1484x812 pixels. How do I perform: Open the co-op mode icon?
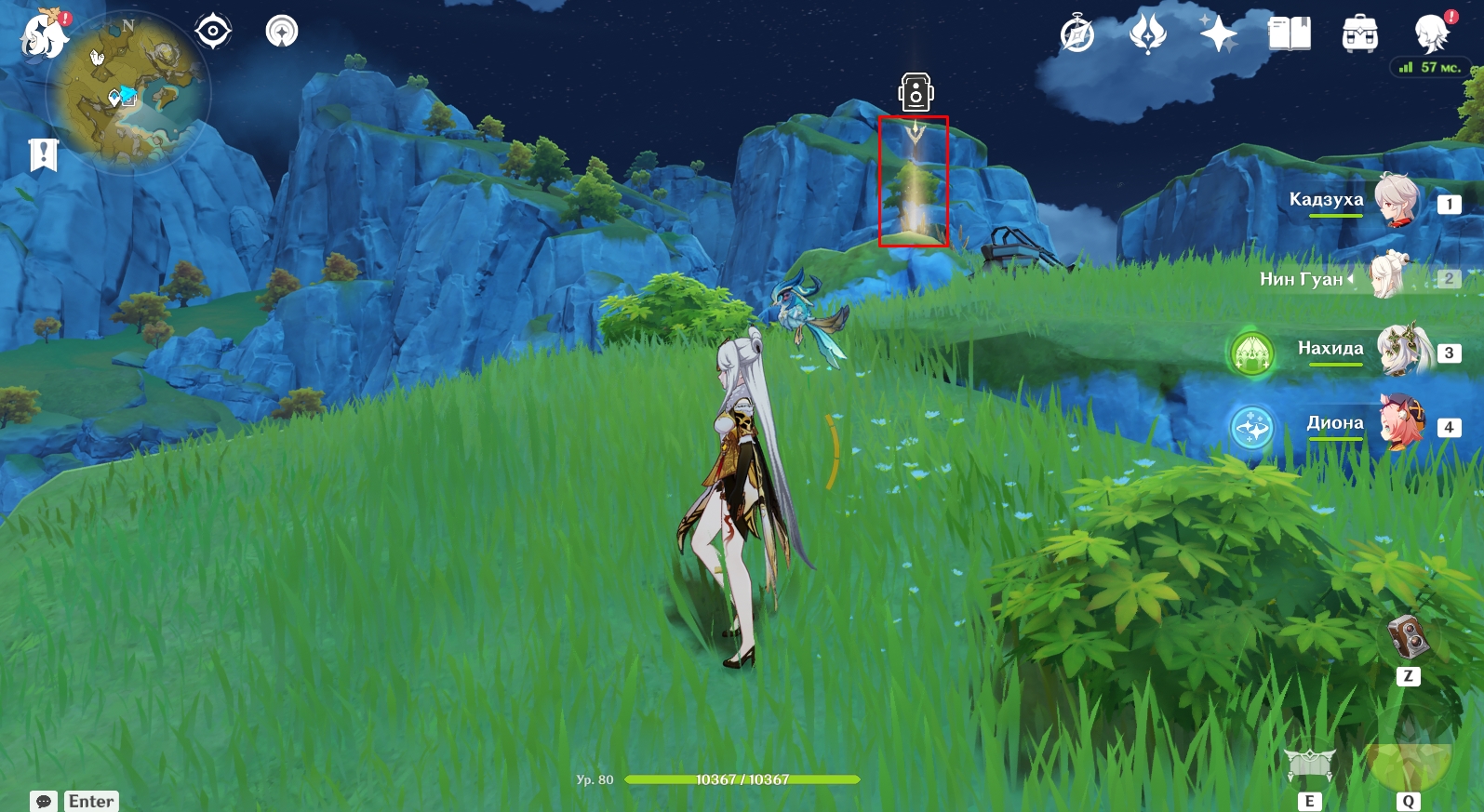coord(282,32)
